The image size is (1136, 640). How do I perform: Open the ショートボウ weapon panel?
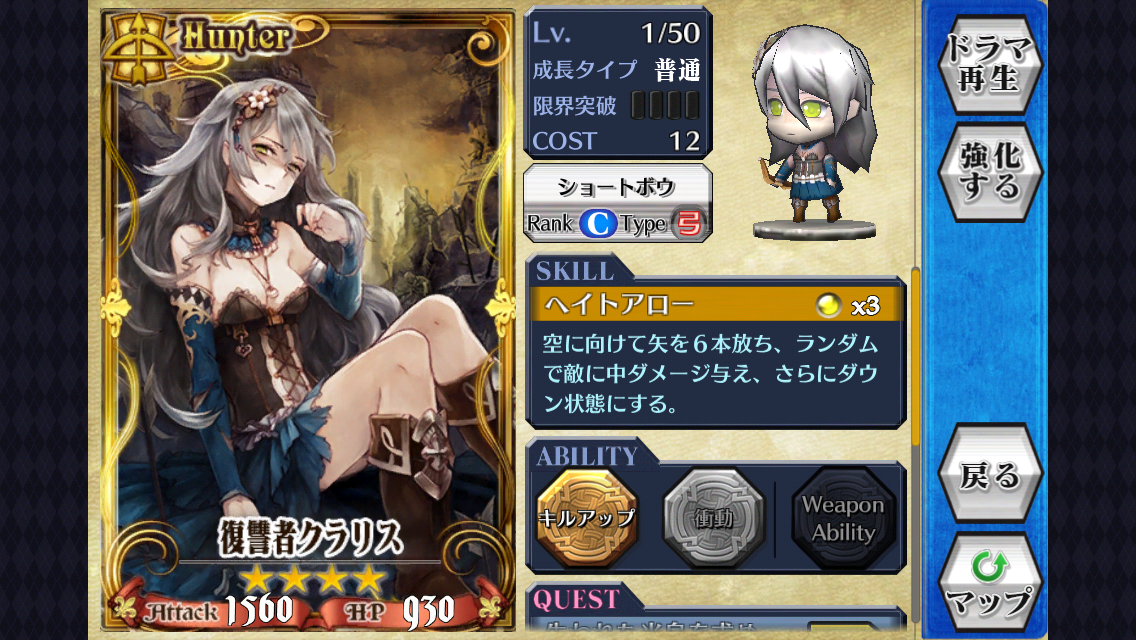617,204
